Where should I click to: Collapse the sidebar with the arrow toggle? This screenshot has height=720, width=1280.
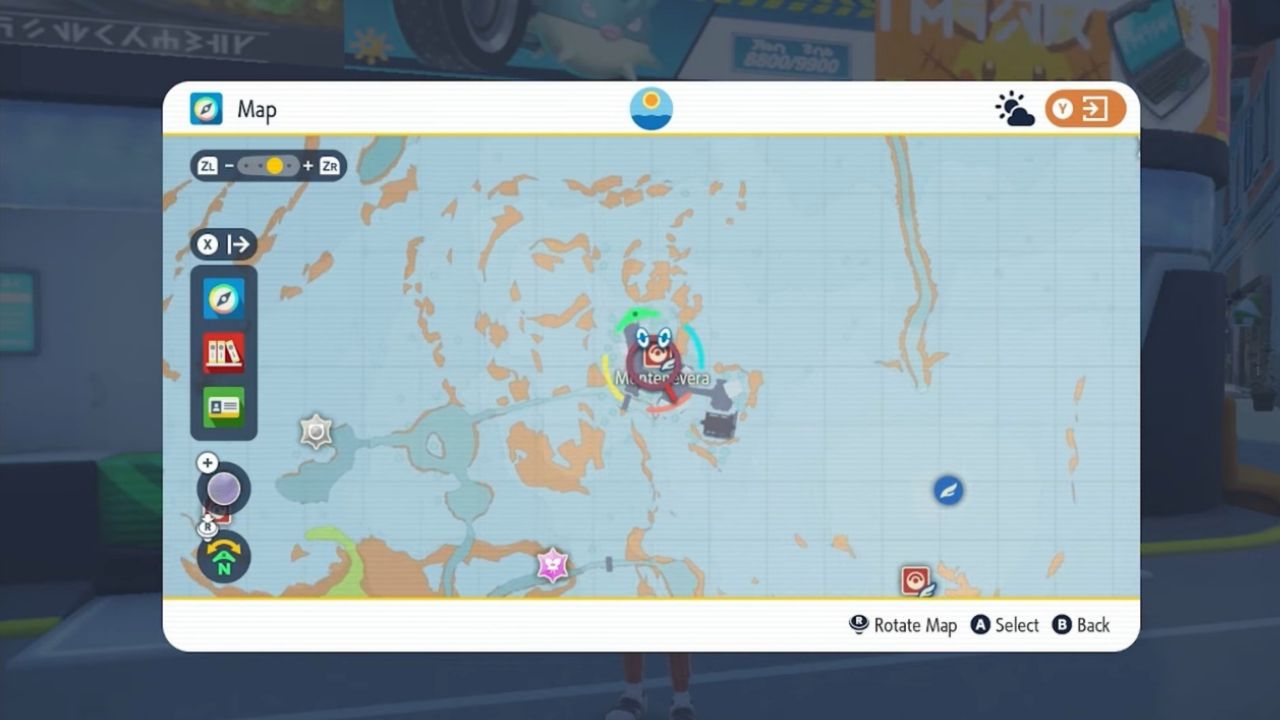pyautogui.click(x=224, y=244)
